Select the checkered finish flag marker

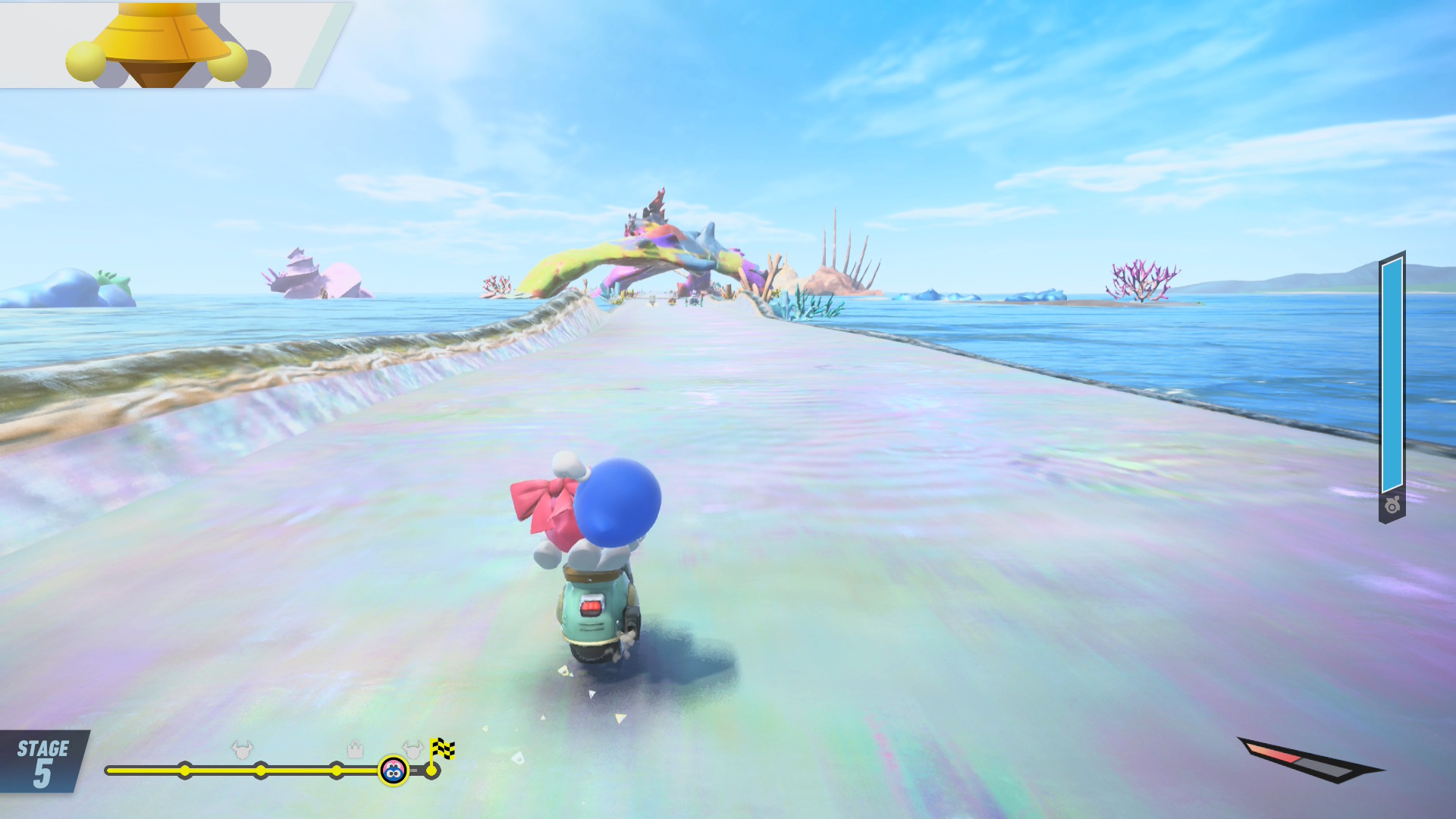point(442,750)
